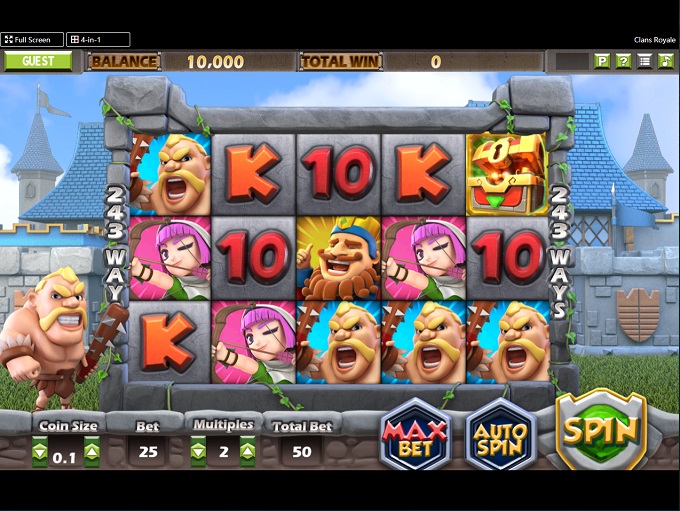Switch to Full Screen mode
Image resolution: width=680 pixels, height=511 pixels.
[x=32, y=40]
